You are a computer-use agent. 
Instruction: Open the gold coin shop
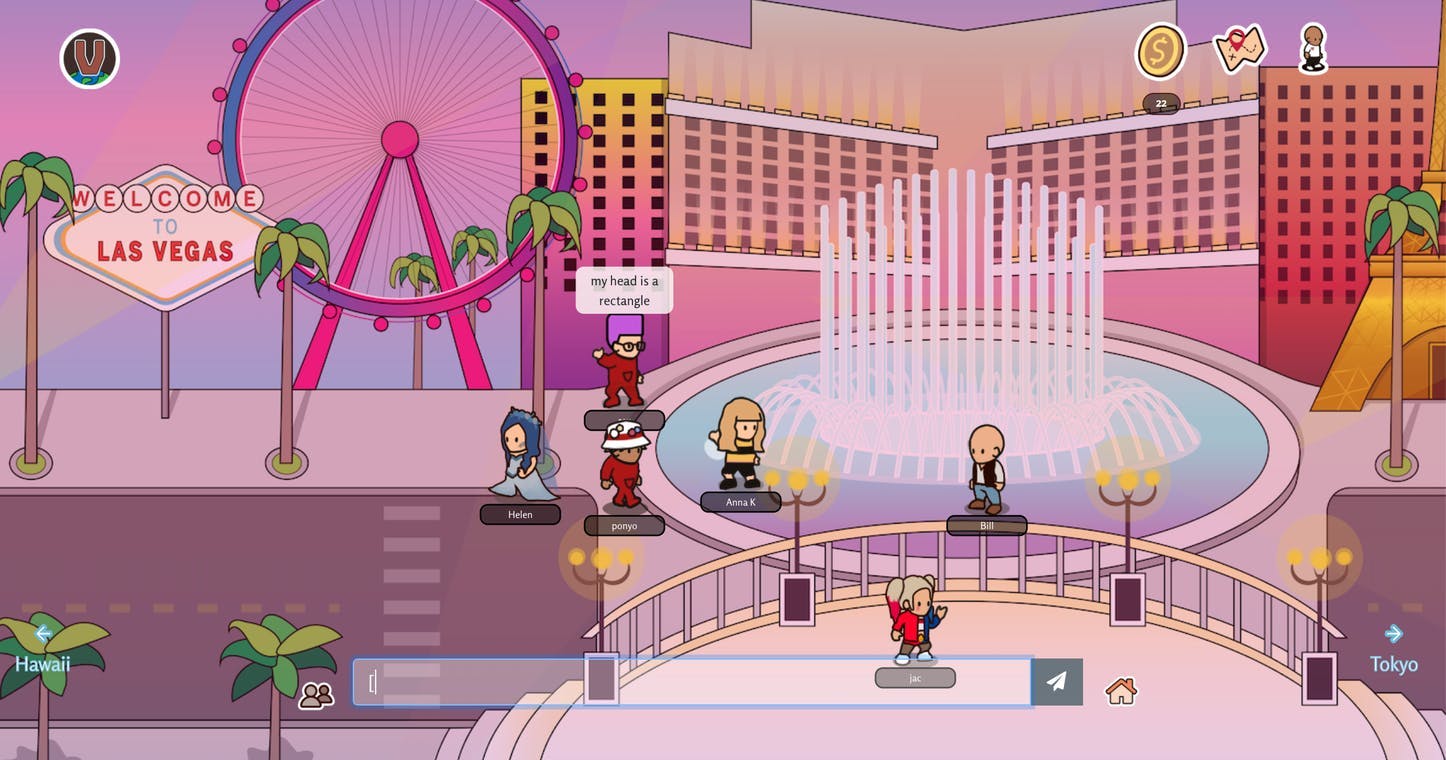point(1160,51)
